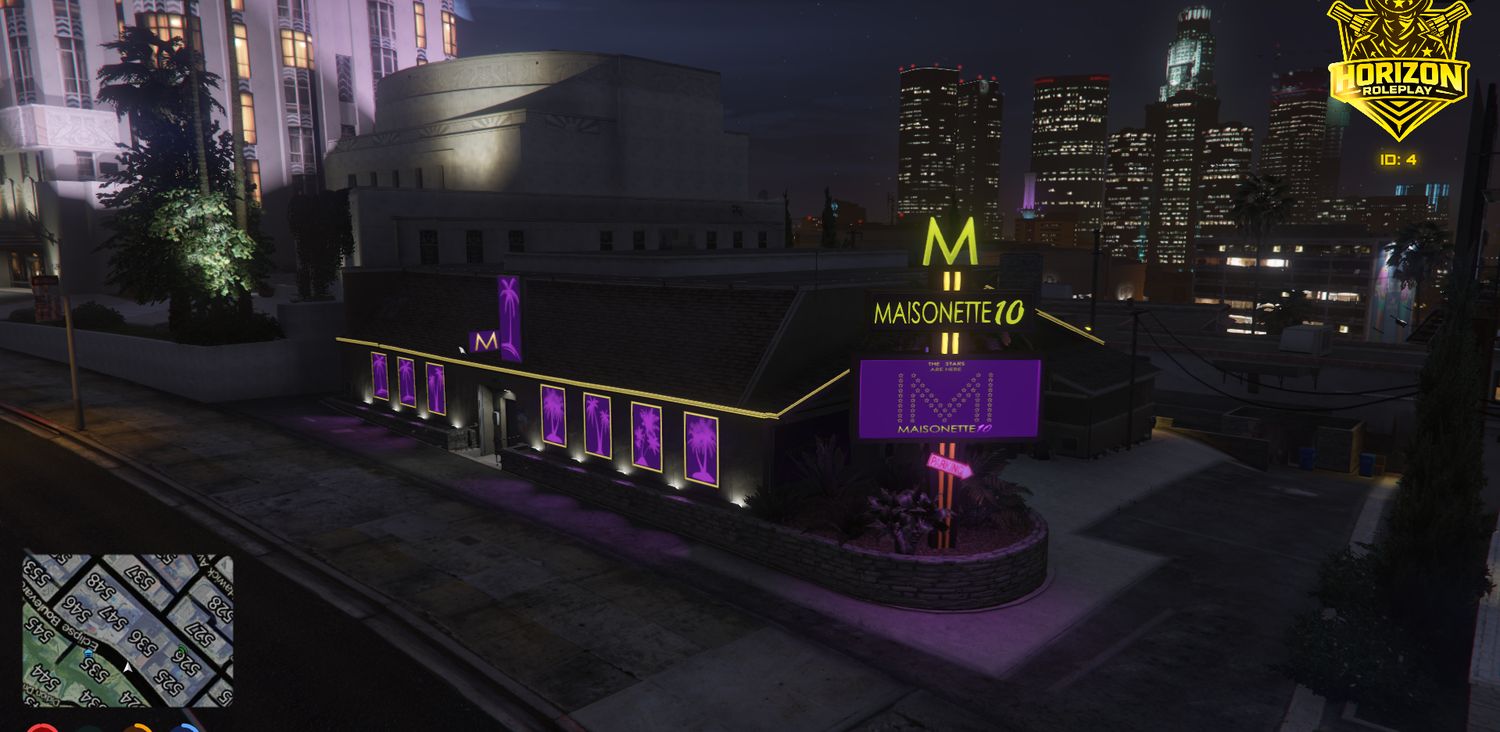The width and height of the screenshot is (1500, 732).
Task: Select the blue marker on the minimap
Action: click(x=89, y=653)
